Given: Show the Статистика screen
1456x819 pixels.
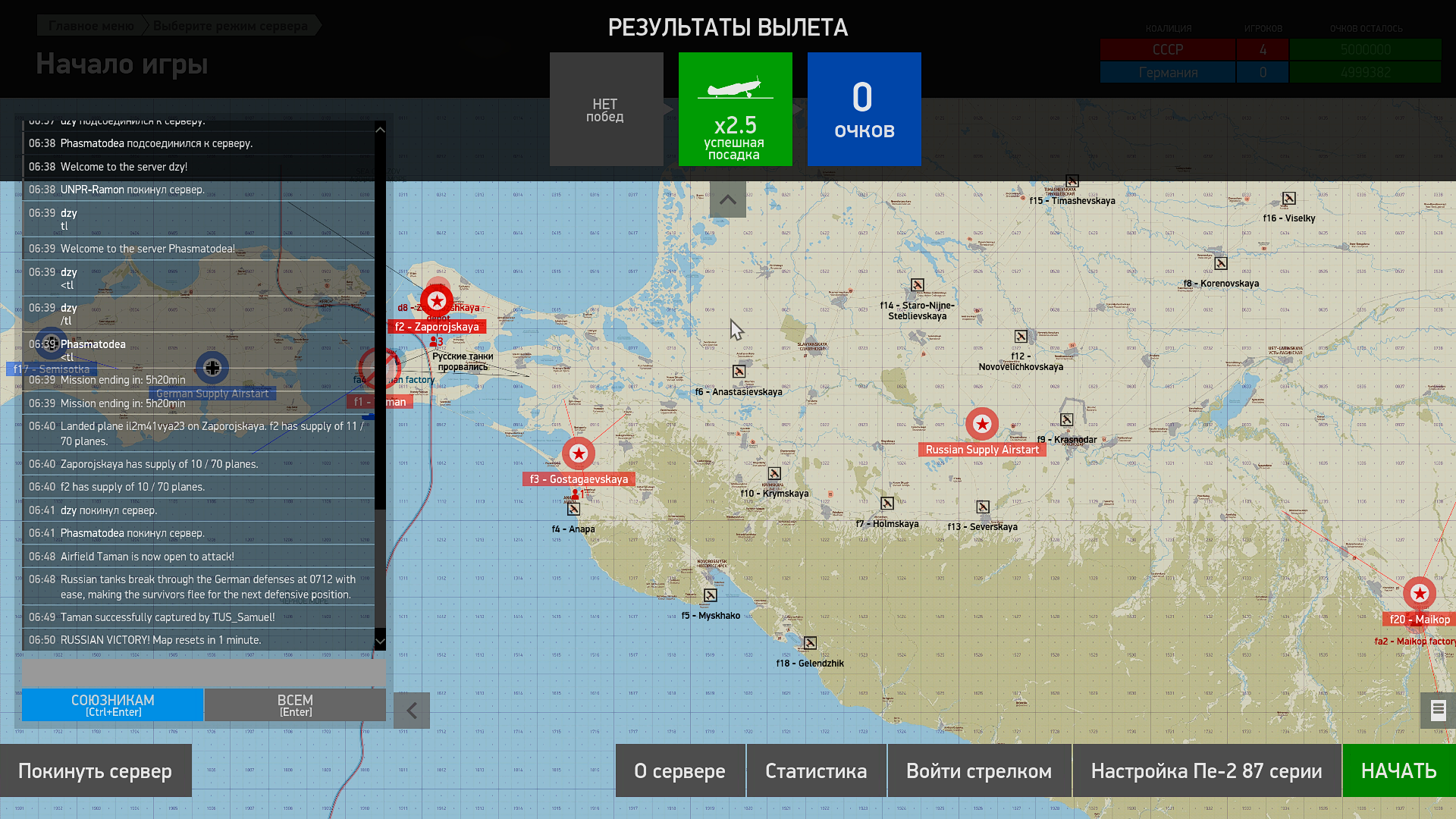Looking at the screenshot, I should click(816, 770).
